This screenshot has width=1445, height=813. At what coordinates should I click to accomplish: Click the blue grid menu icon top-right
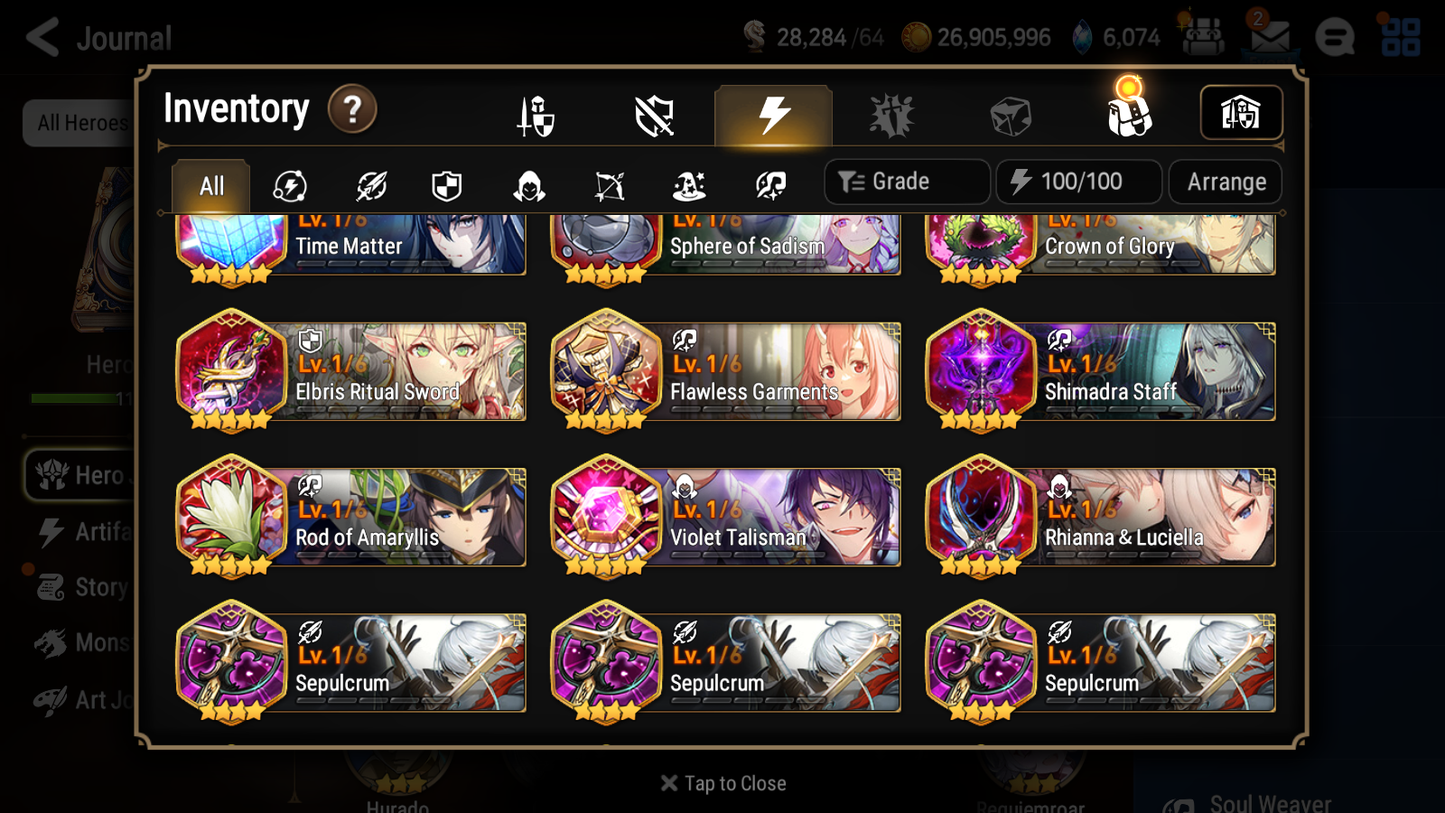click(x=1399, y=37)
